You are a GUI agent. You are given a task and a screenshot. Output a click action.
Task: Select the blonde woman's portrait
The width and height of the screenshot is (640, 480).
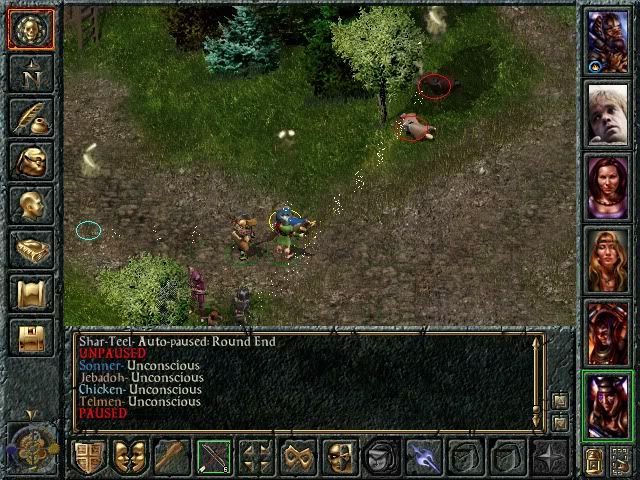[x=607, y=259]
